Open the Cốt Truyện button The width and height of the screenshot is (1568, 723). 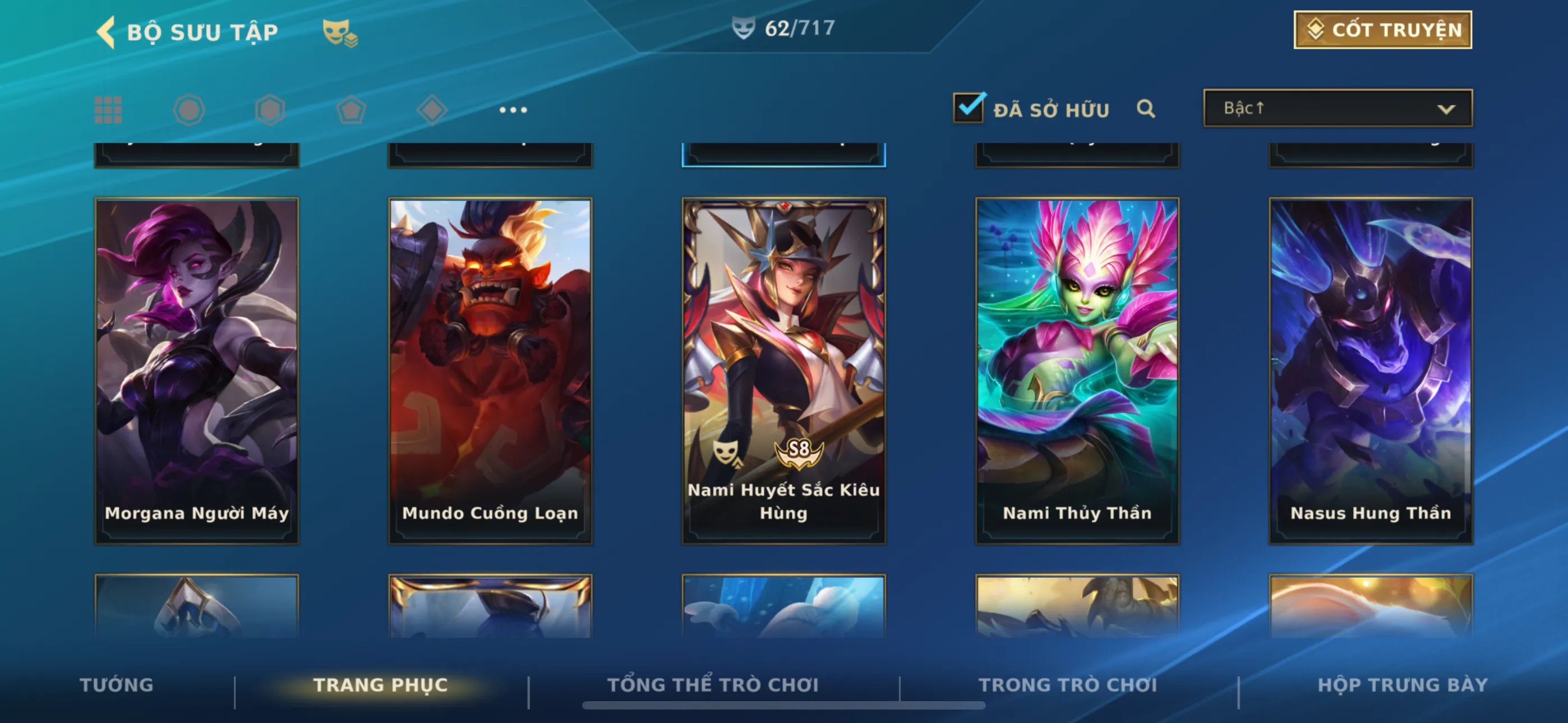point(1382,30)
